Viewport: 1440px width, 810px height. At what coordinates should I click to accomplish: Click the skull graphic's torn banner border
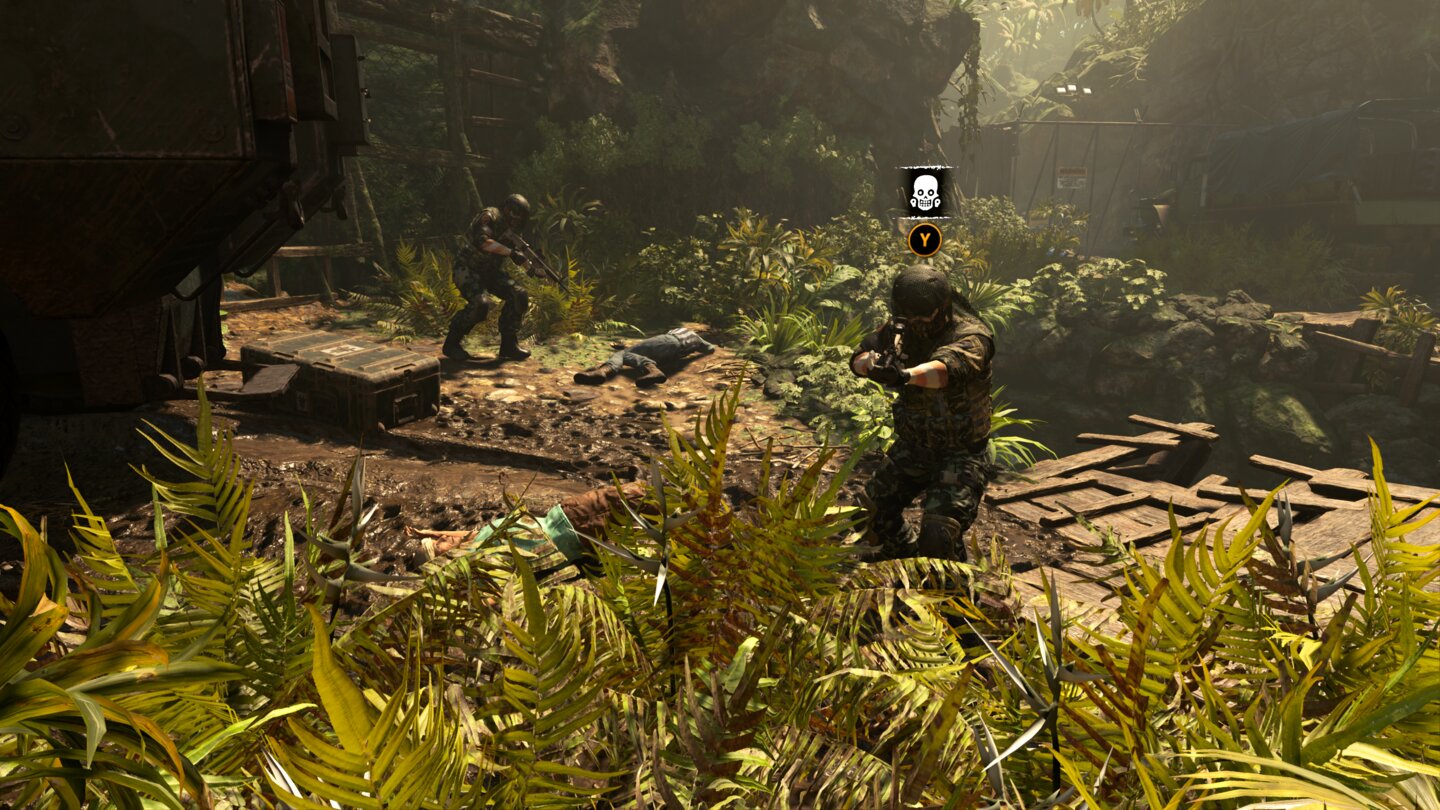click(x=925, y=167)
